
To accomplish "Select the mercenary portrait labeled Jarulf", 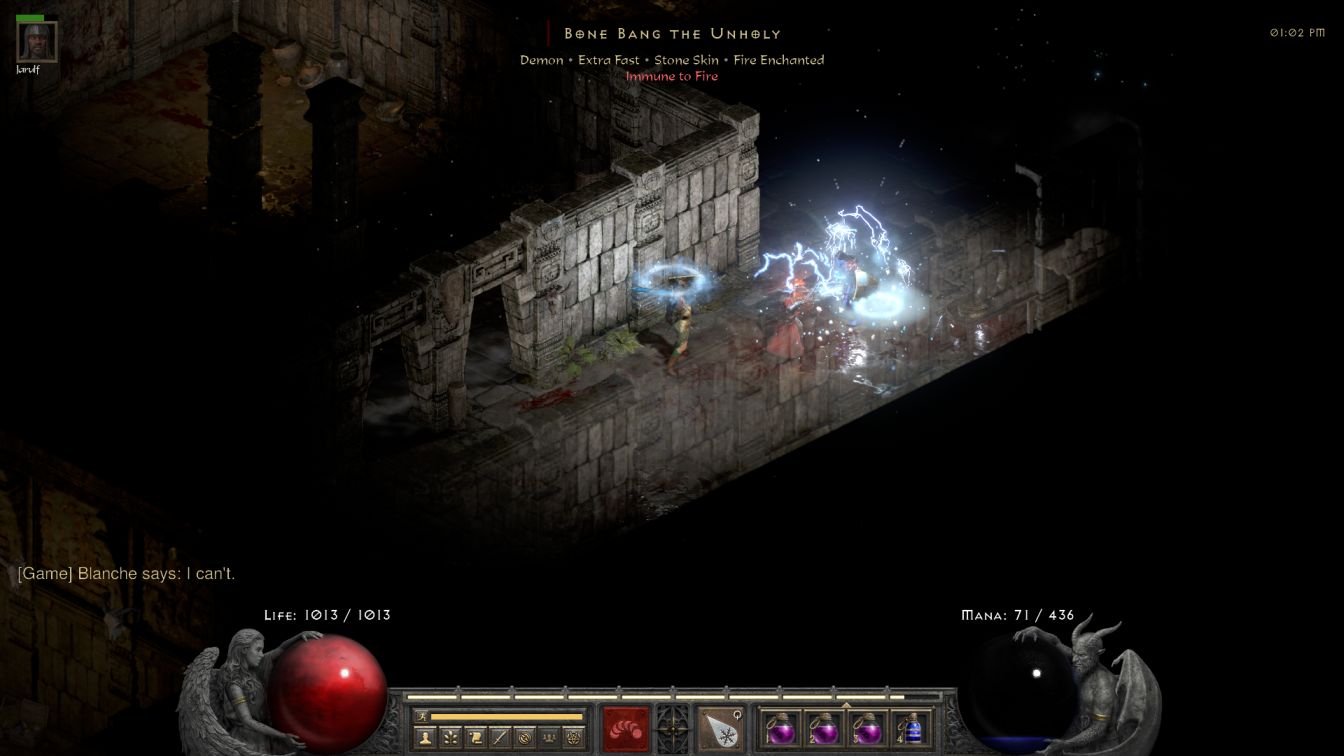I will pos(37,42).
